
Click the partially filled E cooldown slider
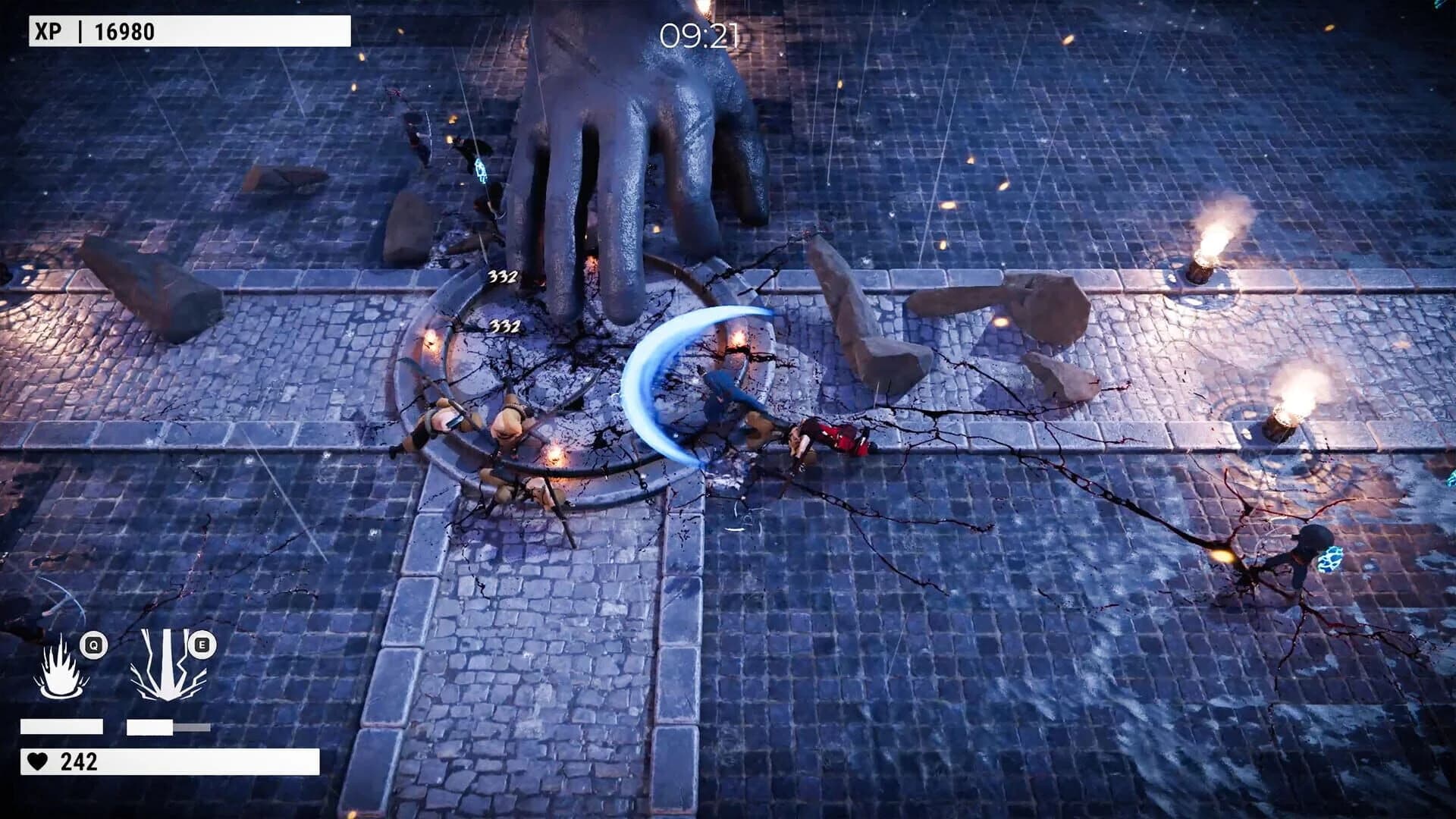(167, 726)
